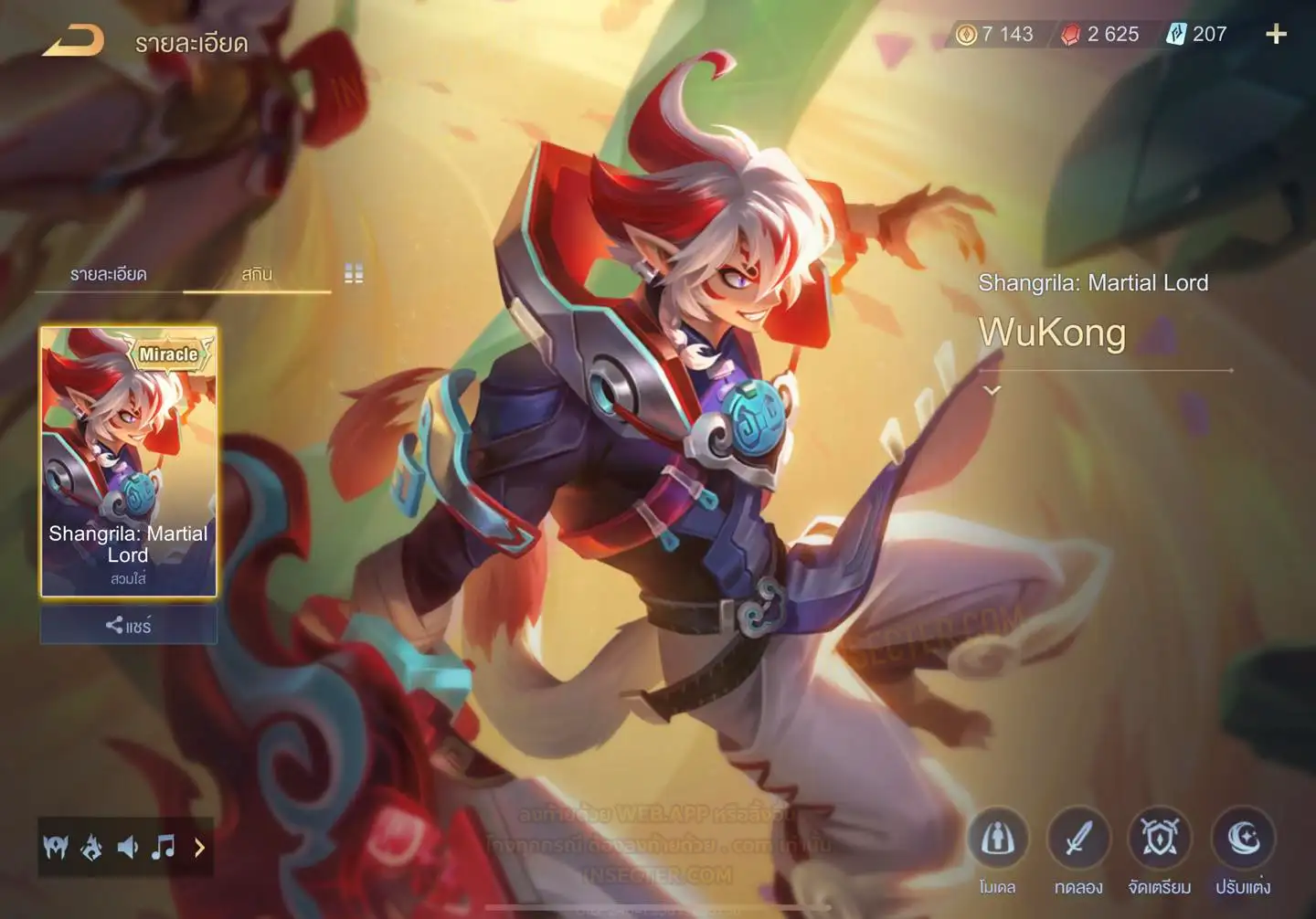Open the จัดเตรียม preparation menu
This screenshot has height=919, width=1316.
point(1159,839)
